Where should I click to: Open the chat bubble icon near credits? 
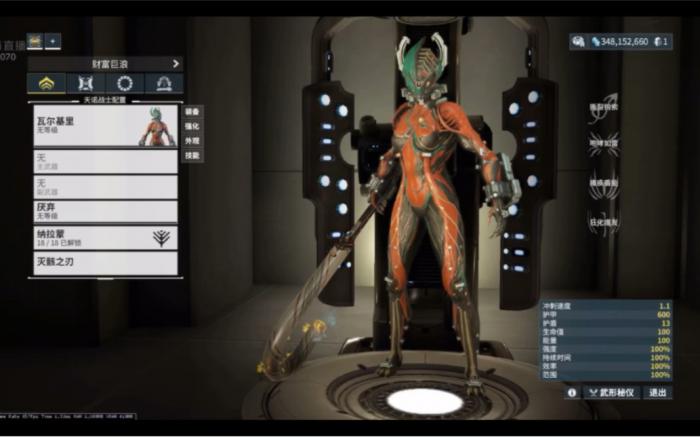click(579, 42)
